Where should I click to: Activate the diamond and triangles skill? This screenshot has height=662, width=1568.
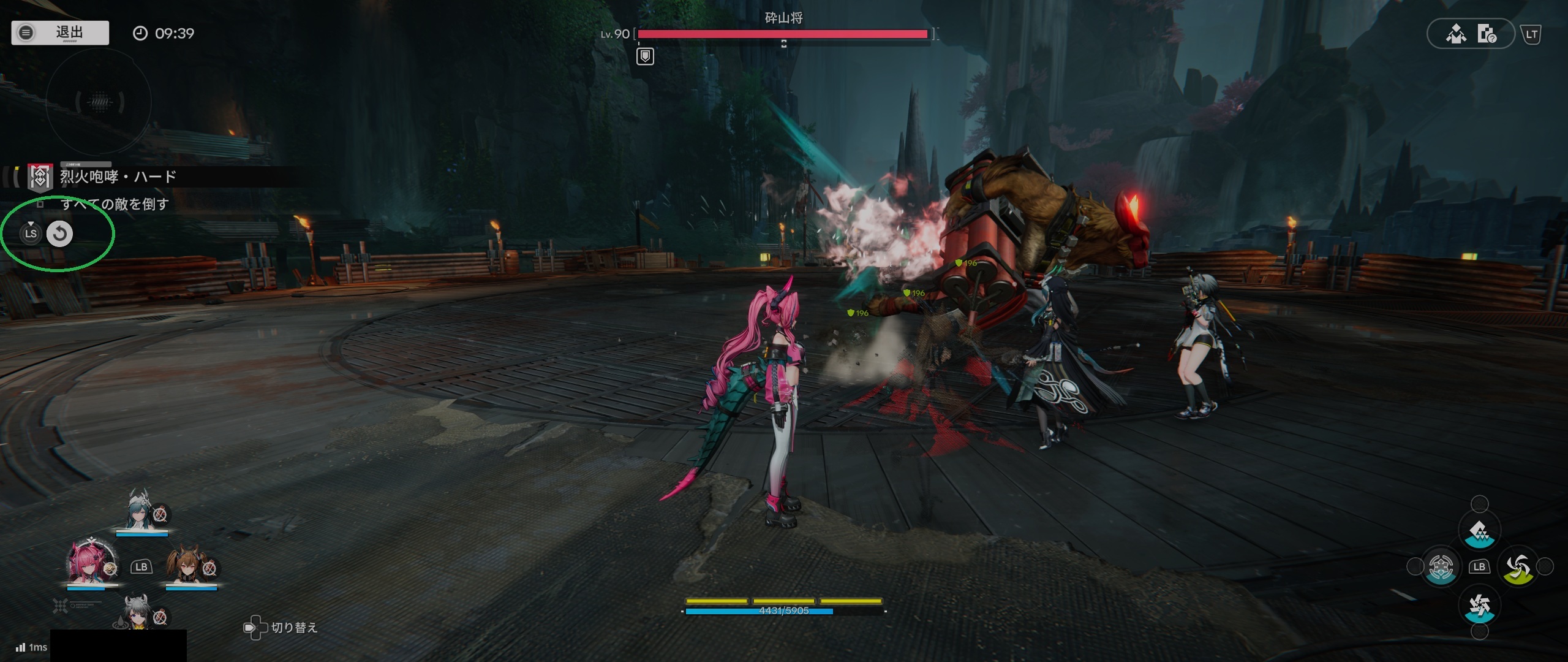point(1479,531)
